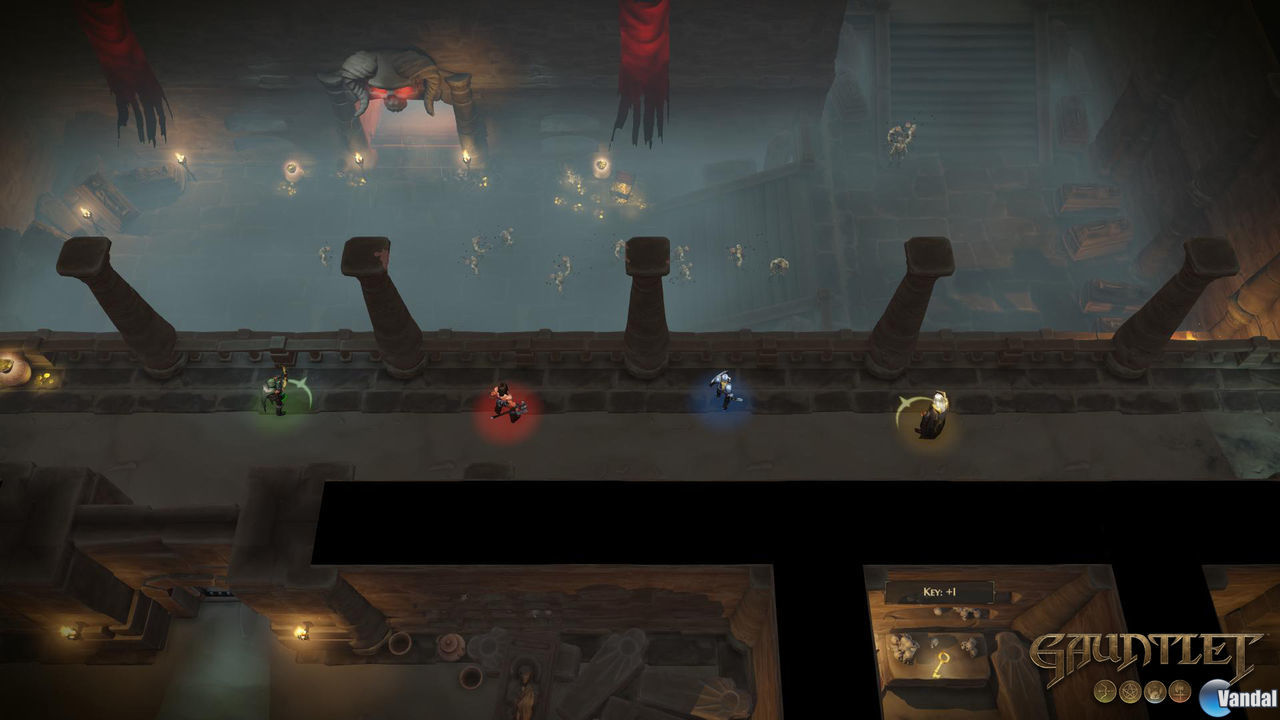Click the yellow-glowing Wizard character

(933, 410)
